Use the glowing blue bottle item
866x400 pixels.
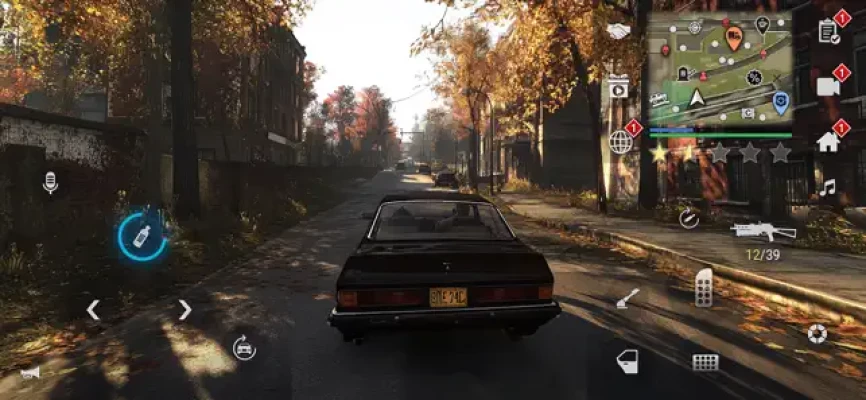point(142,236)
